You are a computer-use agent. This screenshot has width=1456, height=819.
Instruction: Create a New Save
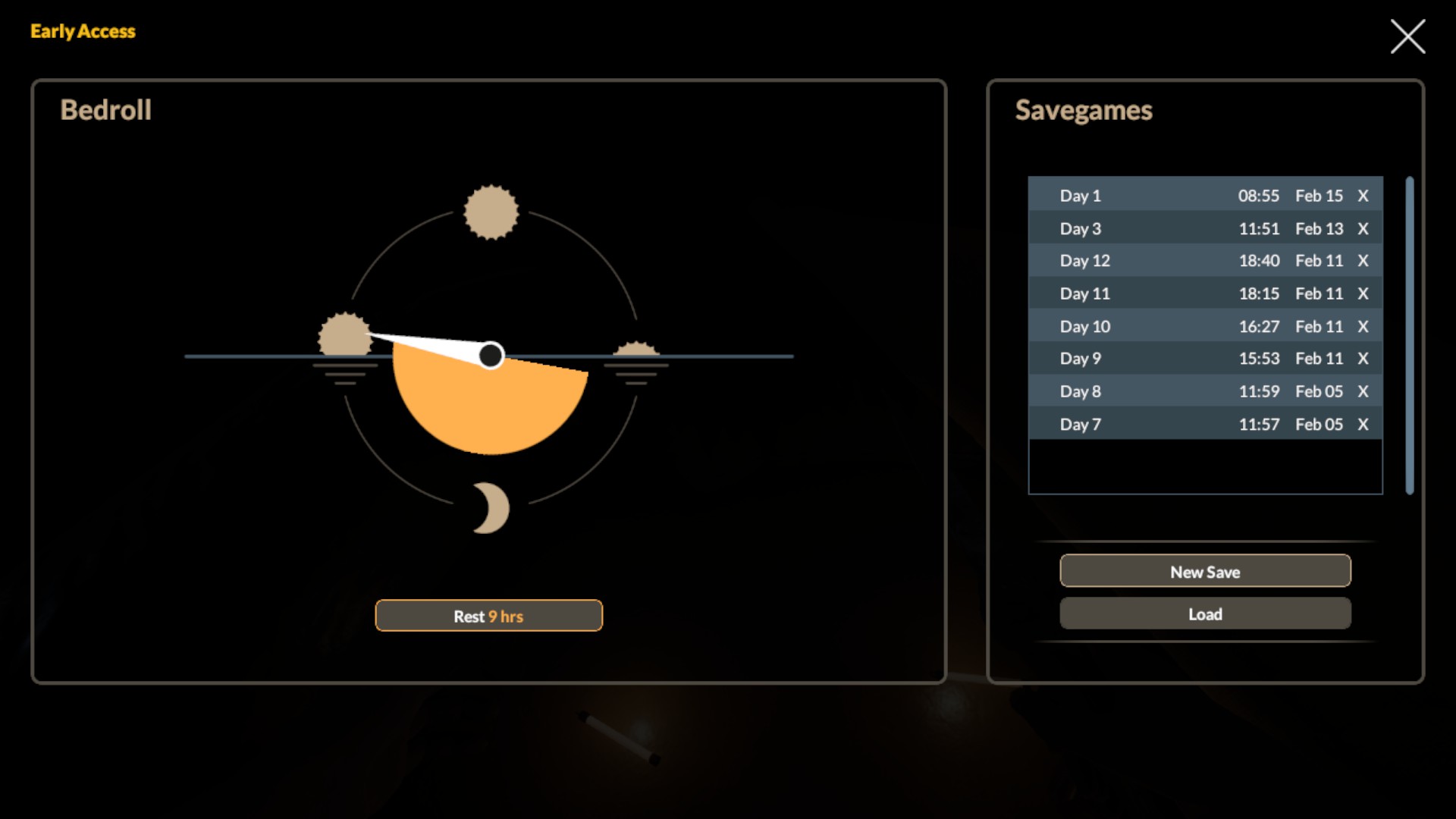pos(1205,571)
